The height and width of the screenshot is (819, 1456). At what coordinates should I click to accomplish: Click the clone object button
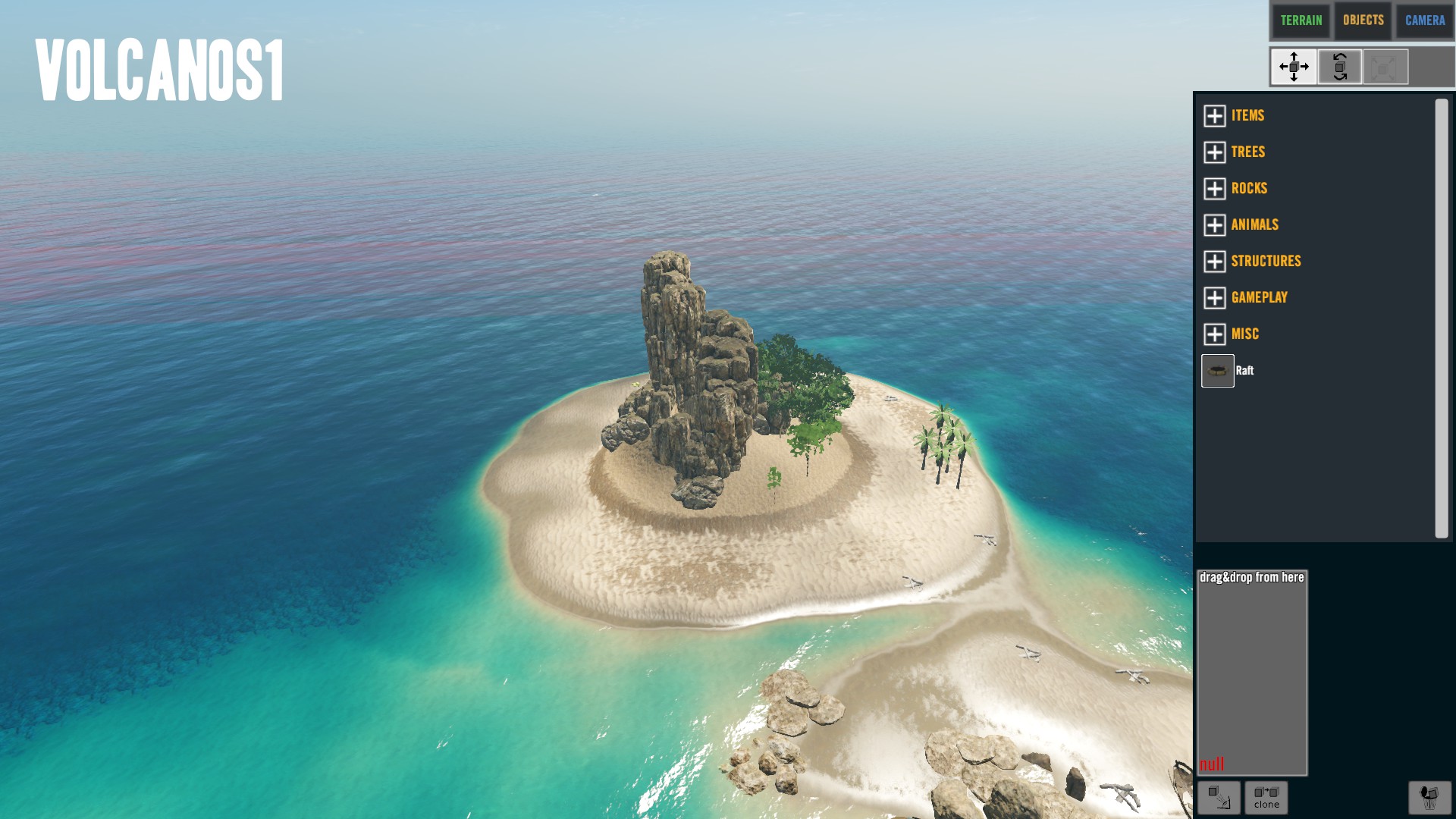(1266, 797)
